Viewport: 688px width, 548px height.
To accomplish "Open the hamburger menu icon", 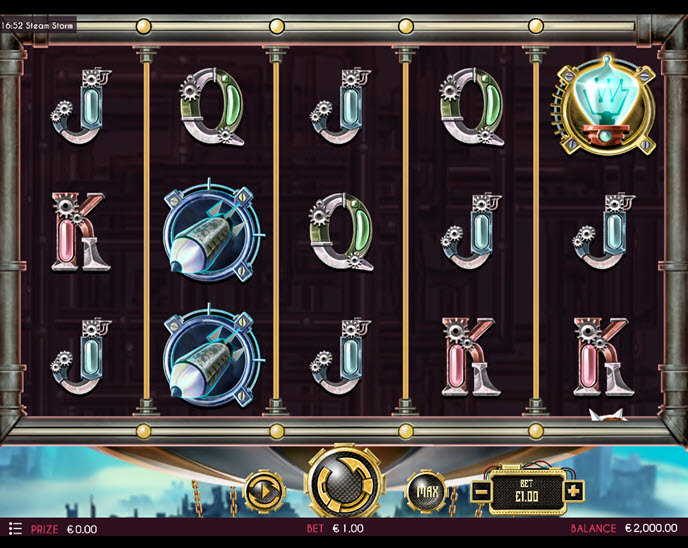I will [x=15, y=527].
